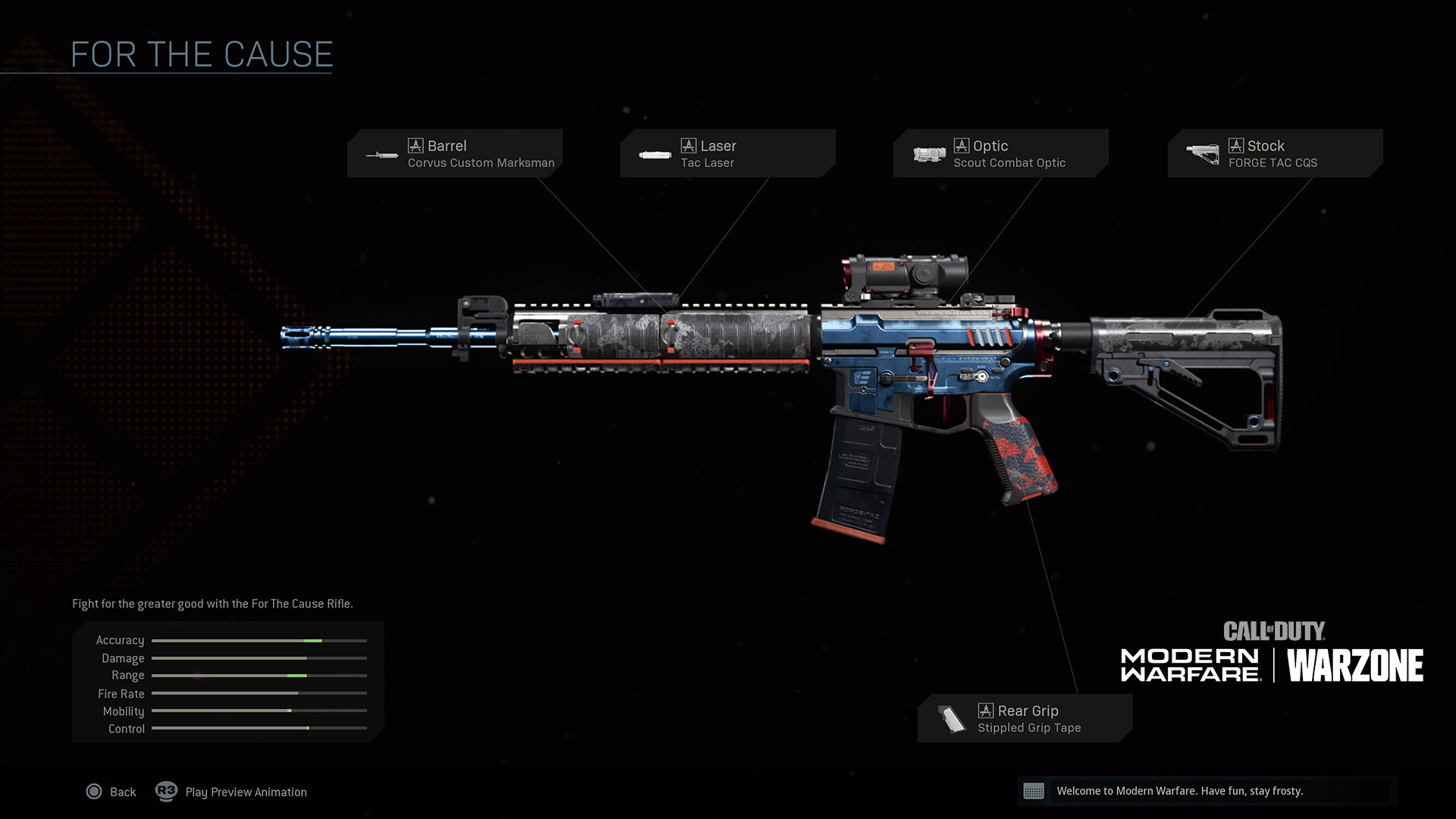Viewport: 1456px width, 819px height.
Task: Go back using the Back option
Action: tap(111, 792)
